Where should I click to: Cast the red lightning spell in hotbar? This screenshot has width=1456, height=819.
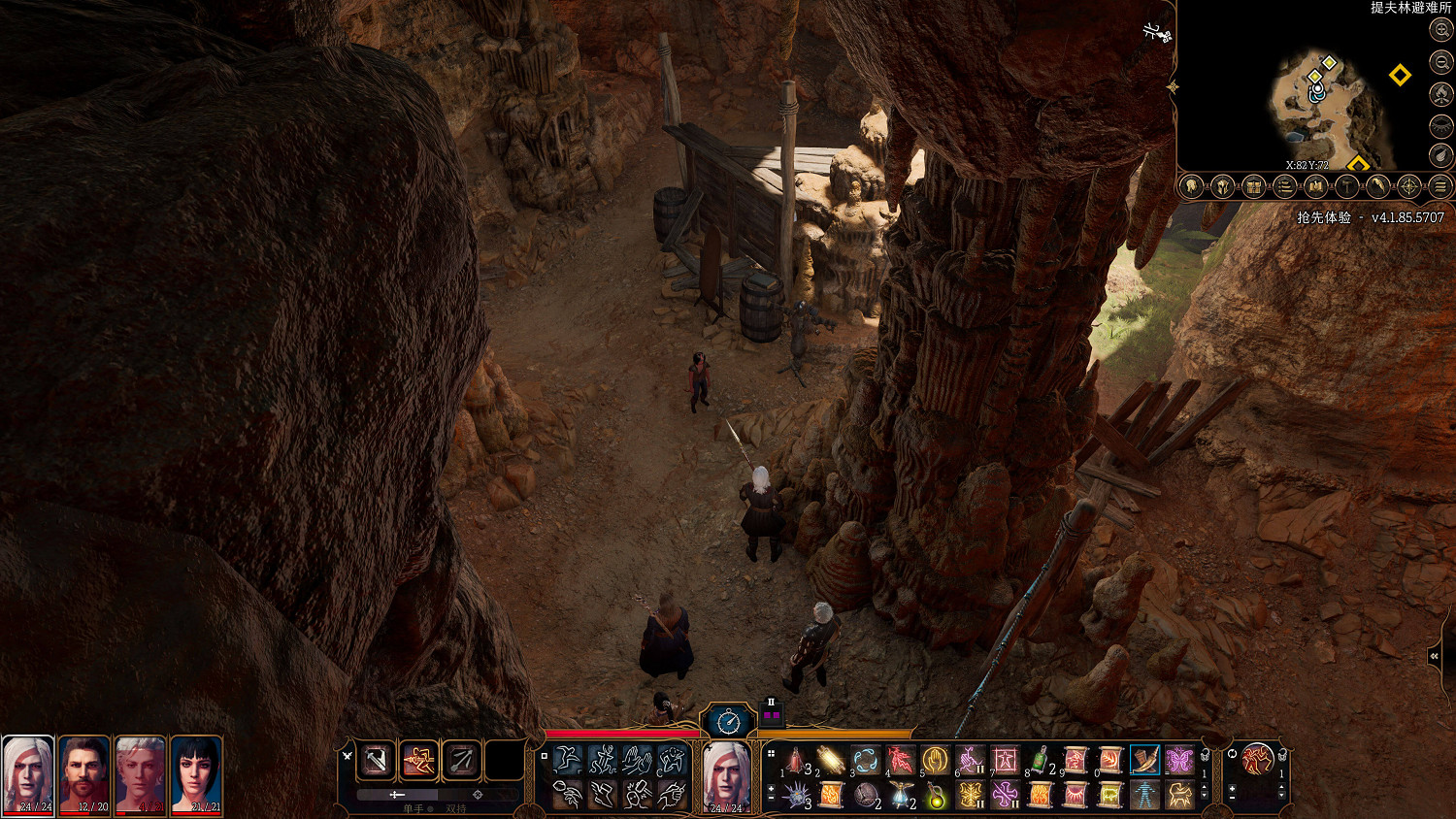tap(900, 760)
